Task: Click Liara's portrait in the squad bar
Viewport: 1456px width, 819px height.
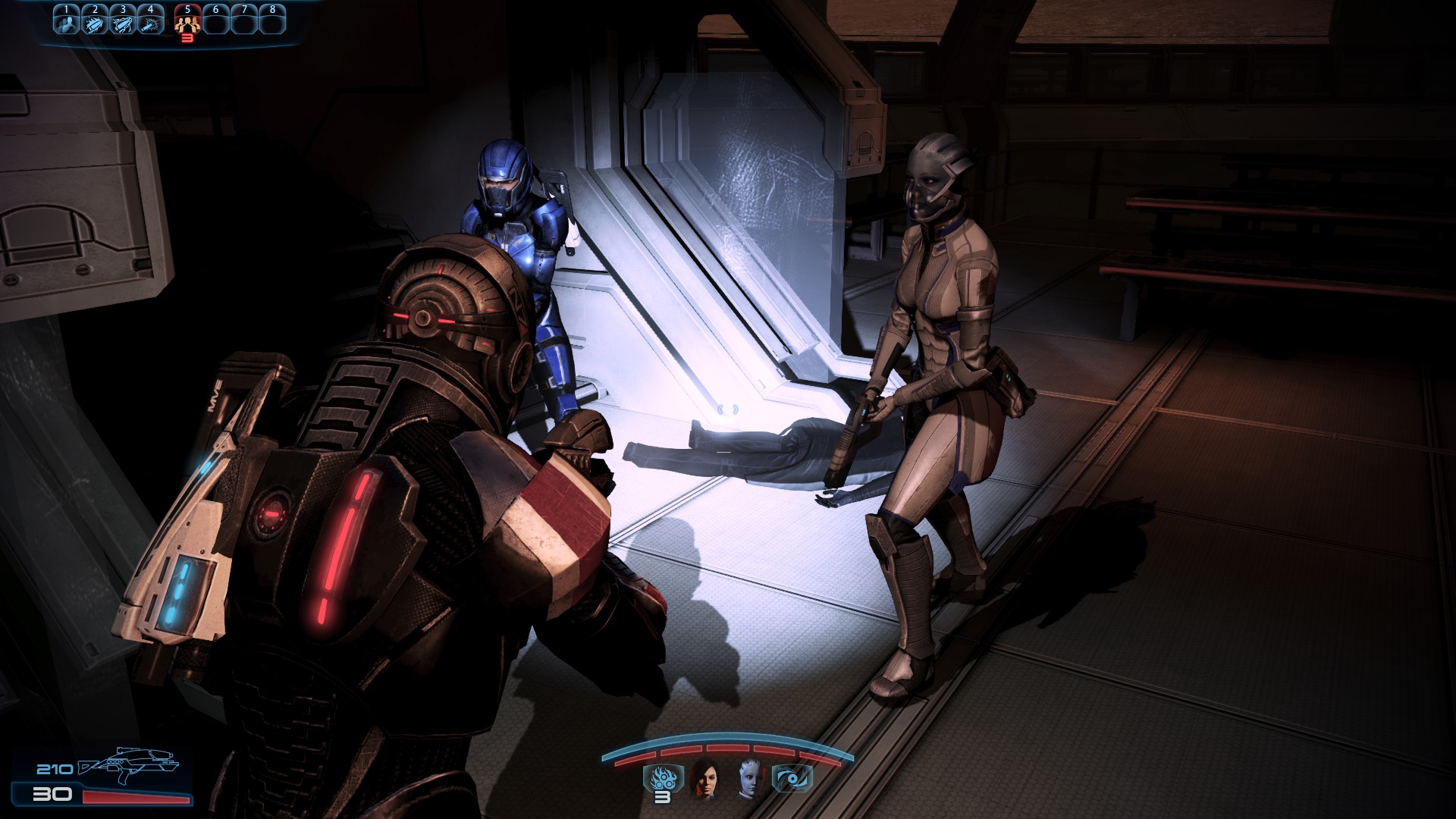Action: [749, 781]
